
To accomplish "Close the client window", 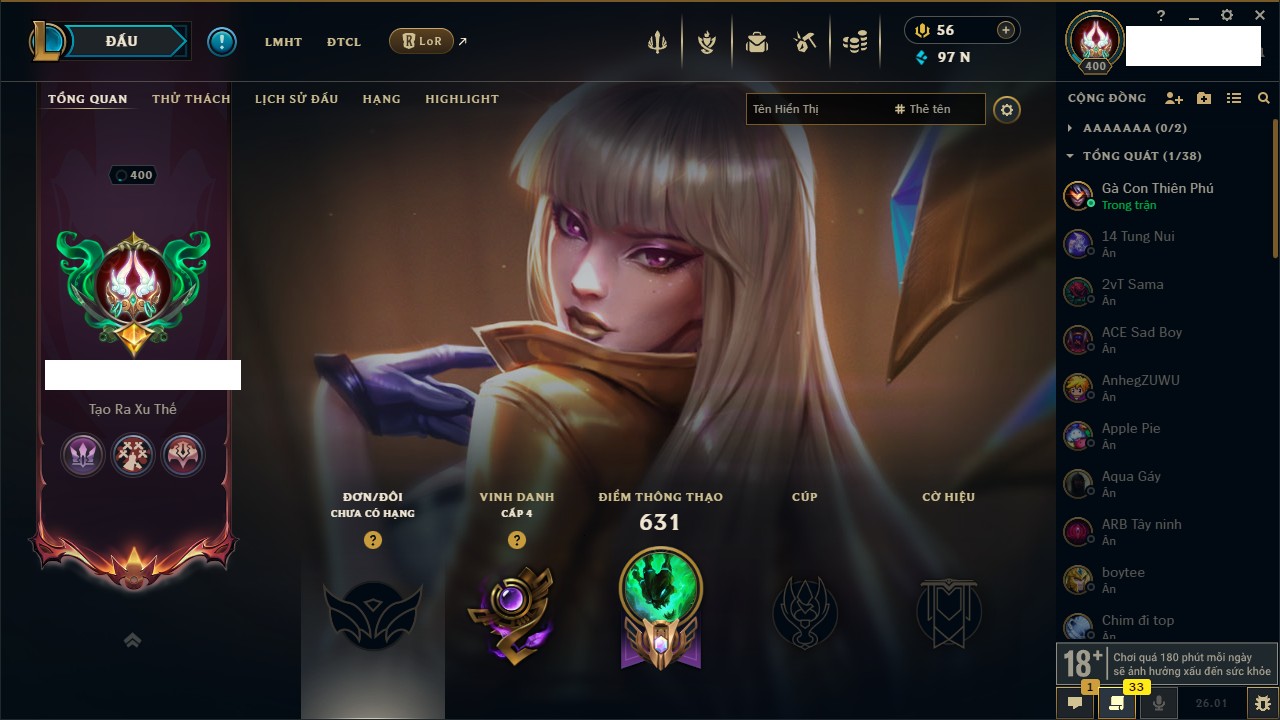I will (1260, 15).
